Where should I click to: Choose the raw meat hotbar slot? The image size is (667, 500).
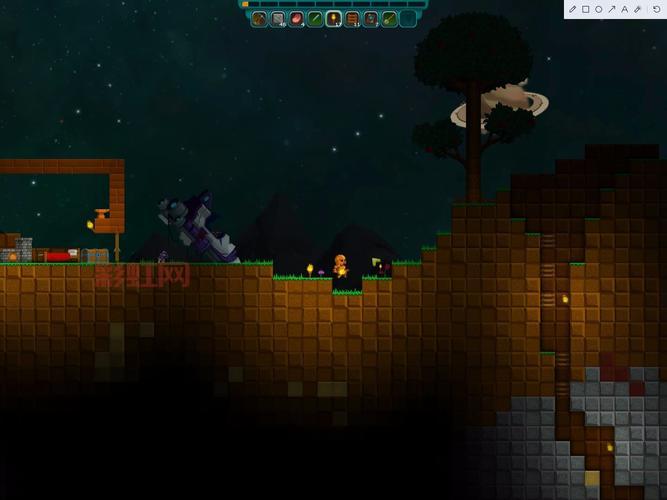coord(296,18)
